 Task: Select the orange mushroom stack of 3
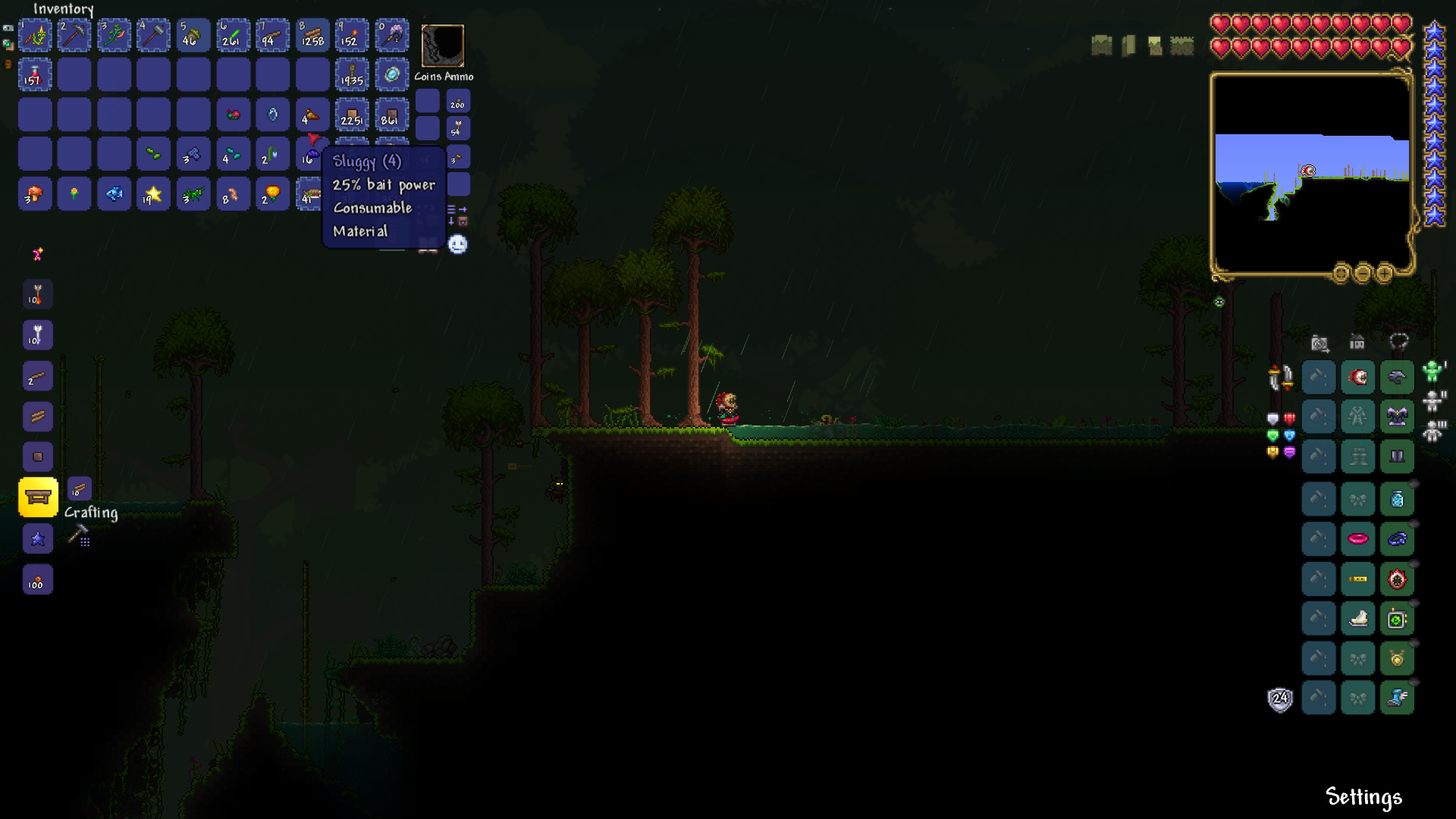click(x=35, y=194)
